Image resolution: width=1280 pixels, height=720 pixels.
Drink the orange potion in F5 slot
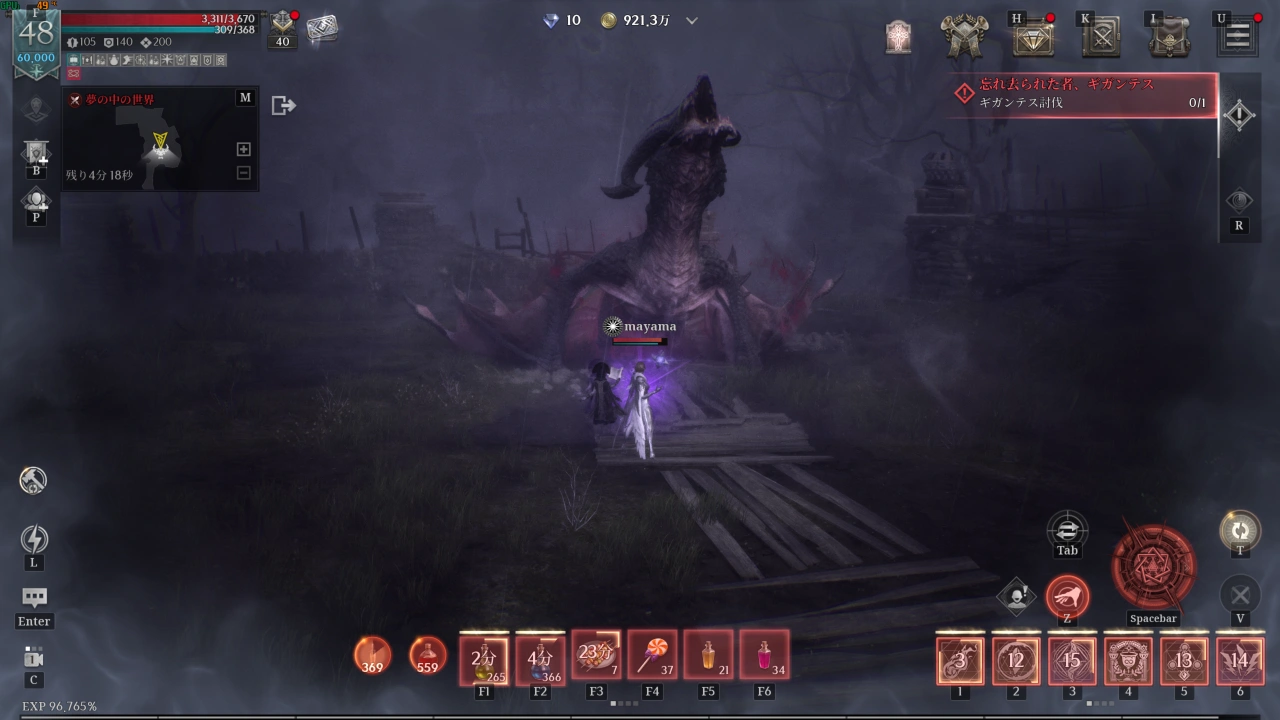click(x=708, y=656)
